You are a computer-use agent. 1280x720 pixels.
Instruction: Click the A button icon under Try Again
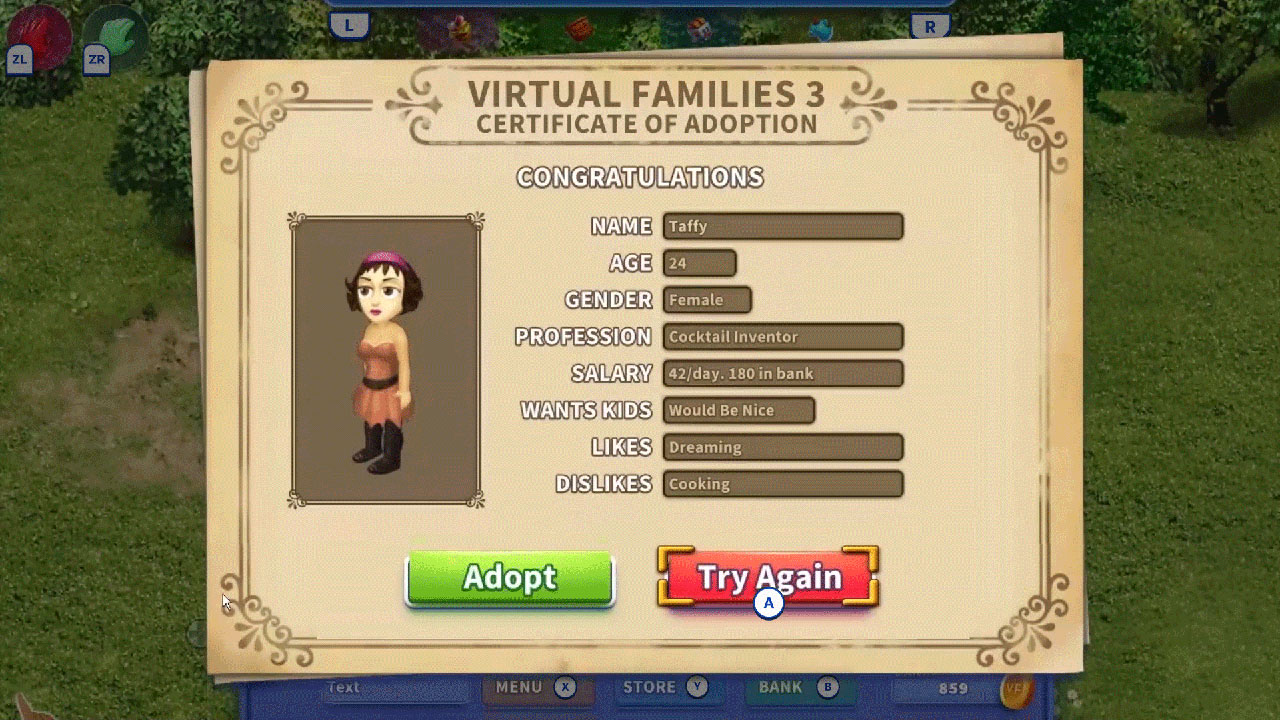coord(767,602)
